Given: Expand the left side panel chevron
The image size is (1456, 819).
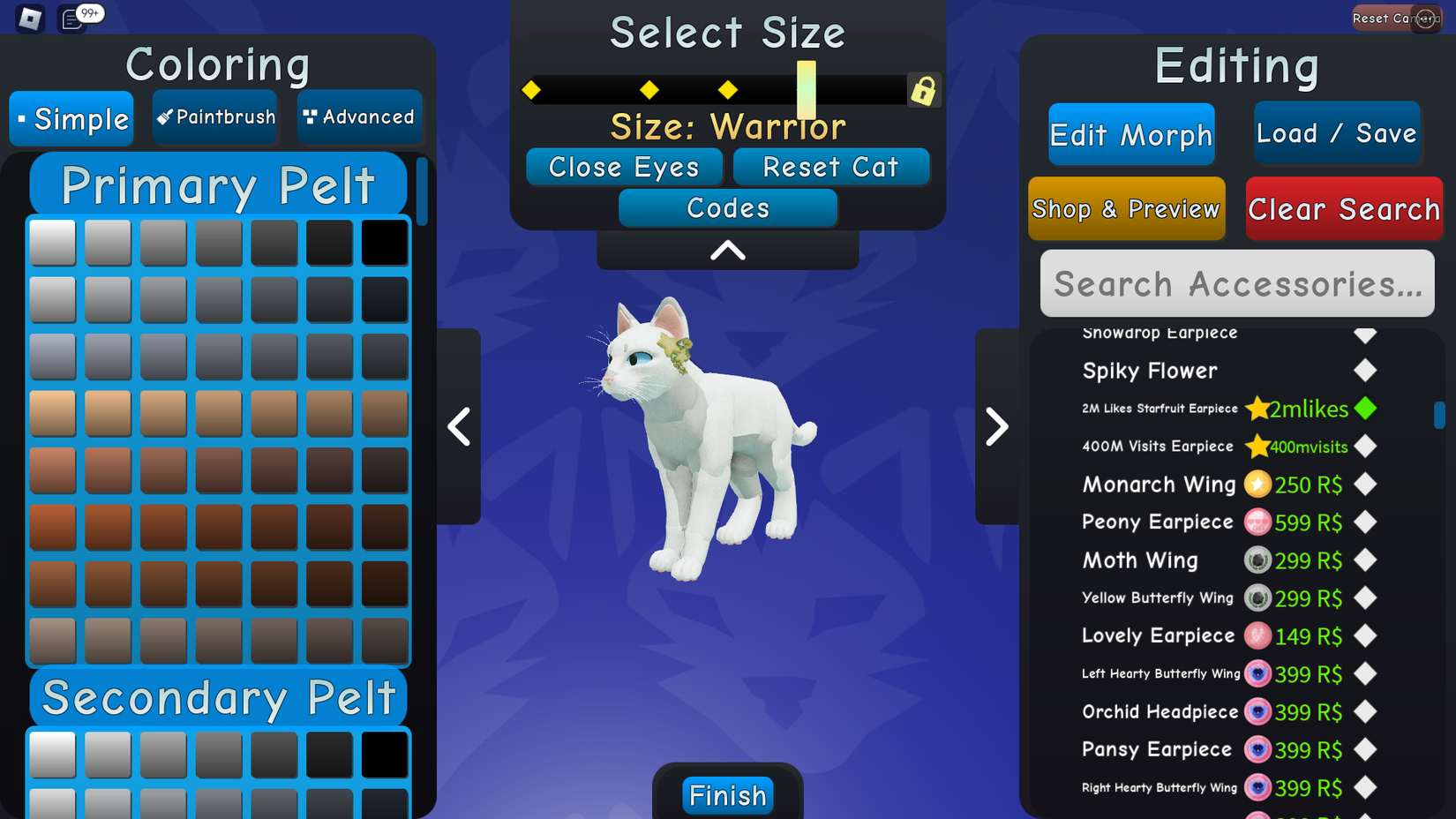Looking at the screenshot, I should 459,426.
